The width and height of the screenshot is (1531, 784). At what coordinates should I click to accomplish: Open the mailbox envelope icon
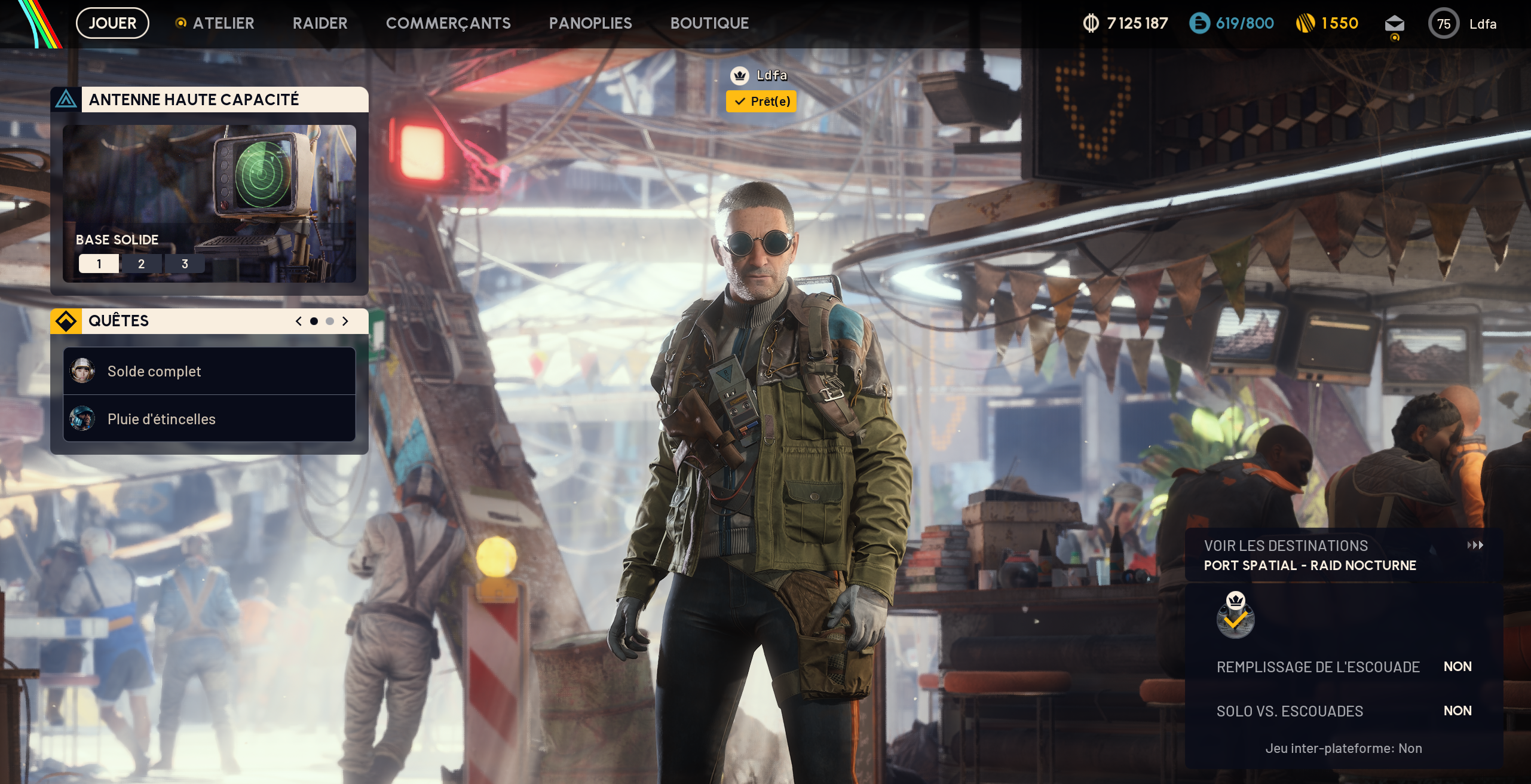click(1394, 24)
